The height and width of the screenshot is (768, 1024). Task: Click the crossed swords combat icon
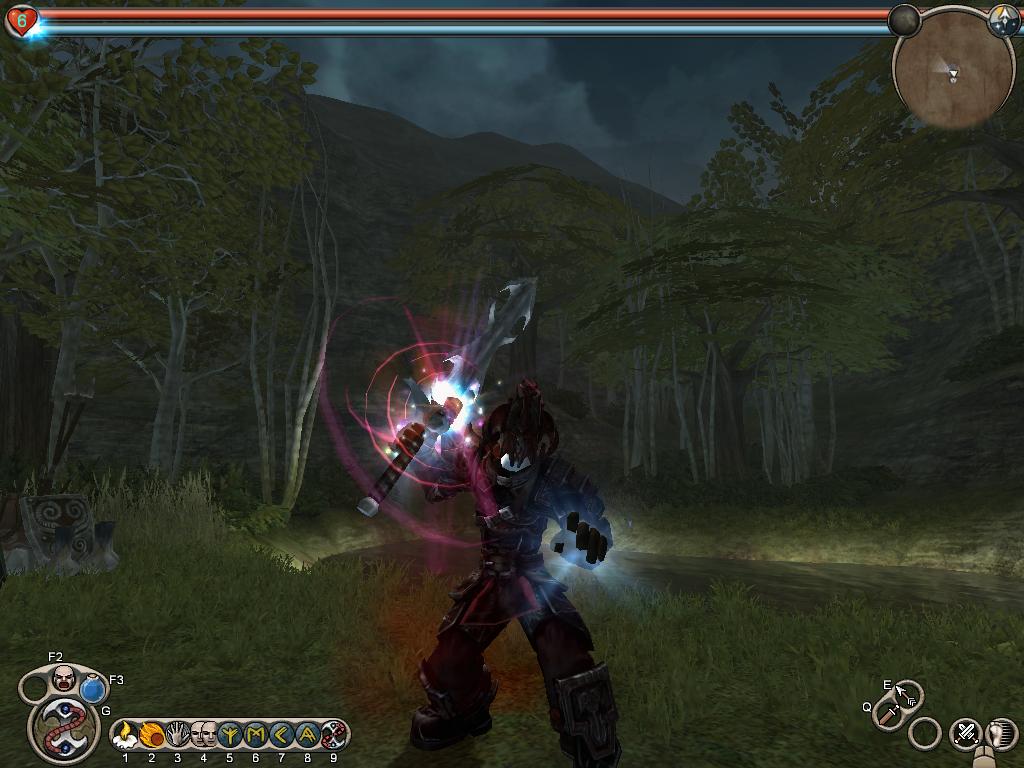click(x=965, y=733)
